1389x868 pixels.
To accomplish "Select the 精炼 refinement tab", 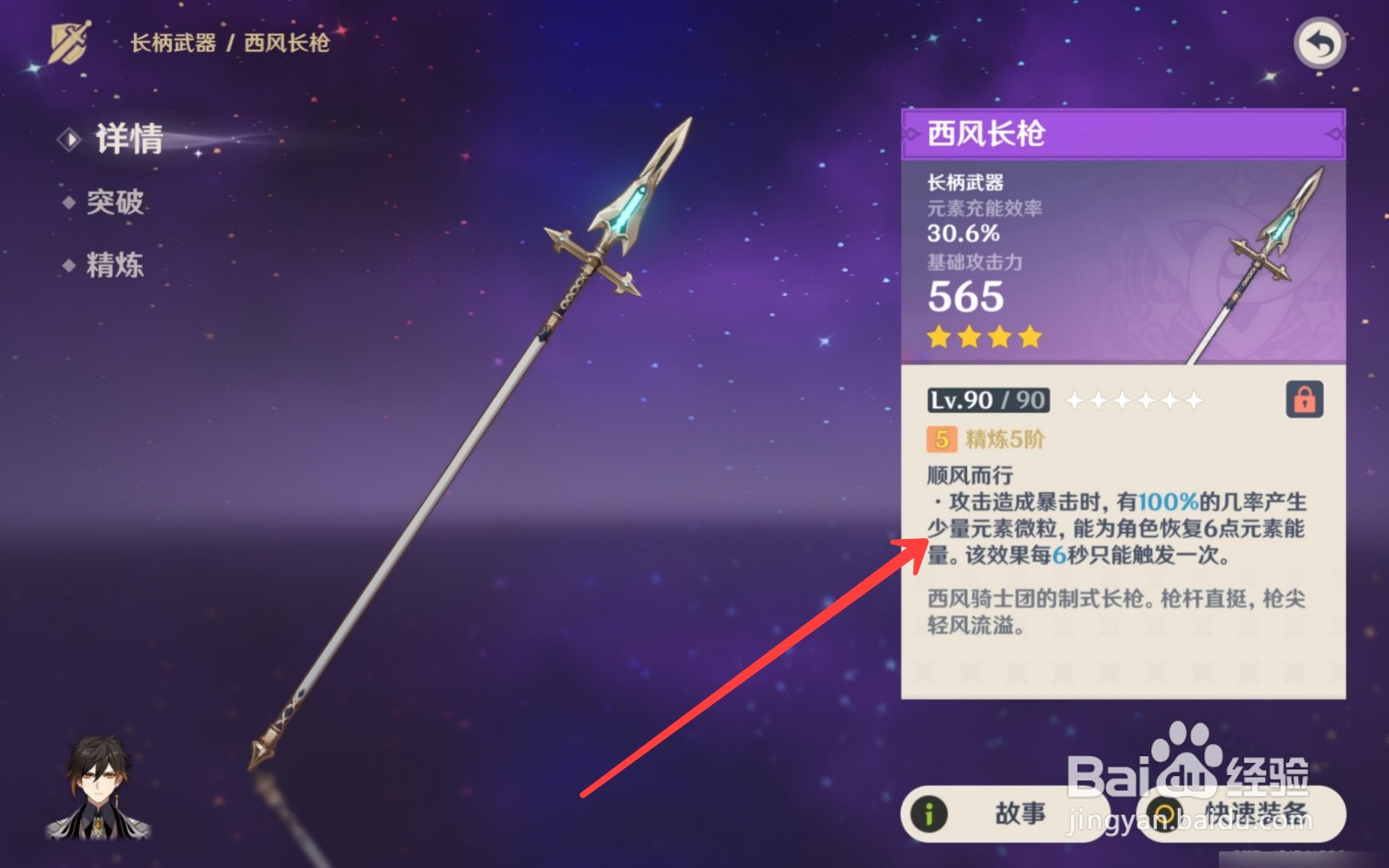I will pos(115,265).
